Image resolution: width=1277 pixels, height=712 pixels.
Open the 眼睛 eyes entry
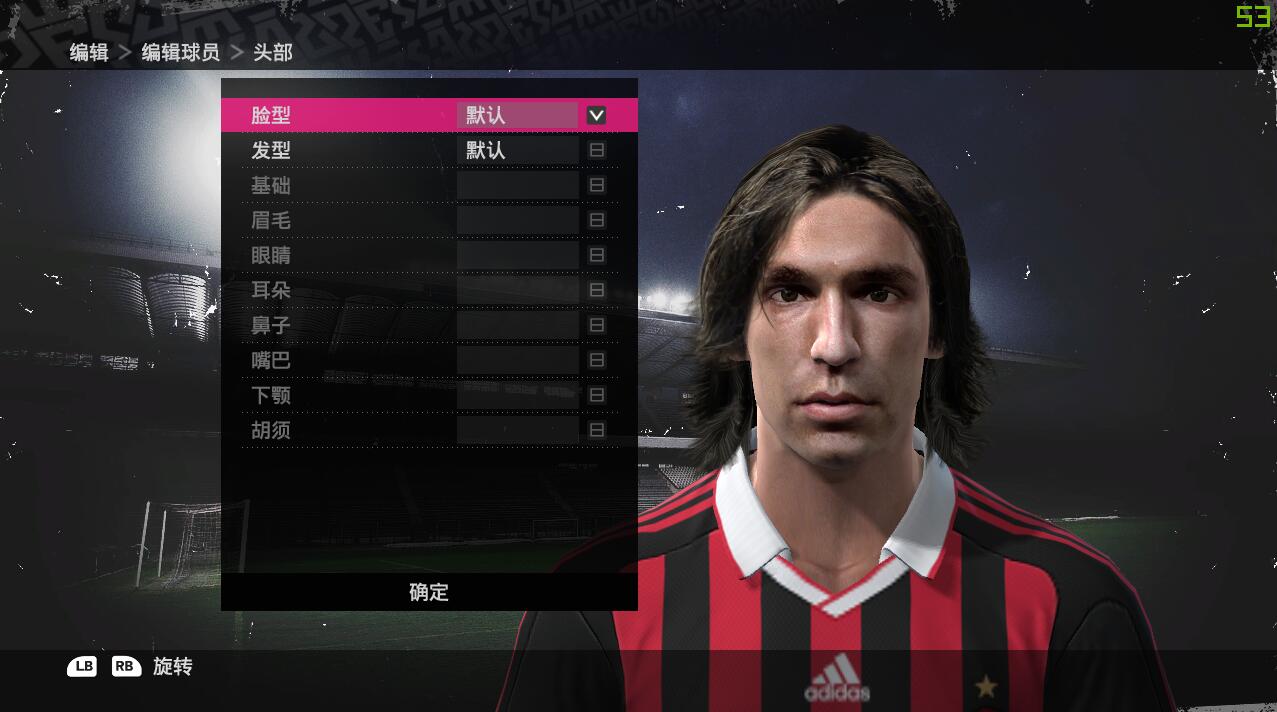click(x=271, y=255)
